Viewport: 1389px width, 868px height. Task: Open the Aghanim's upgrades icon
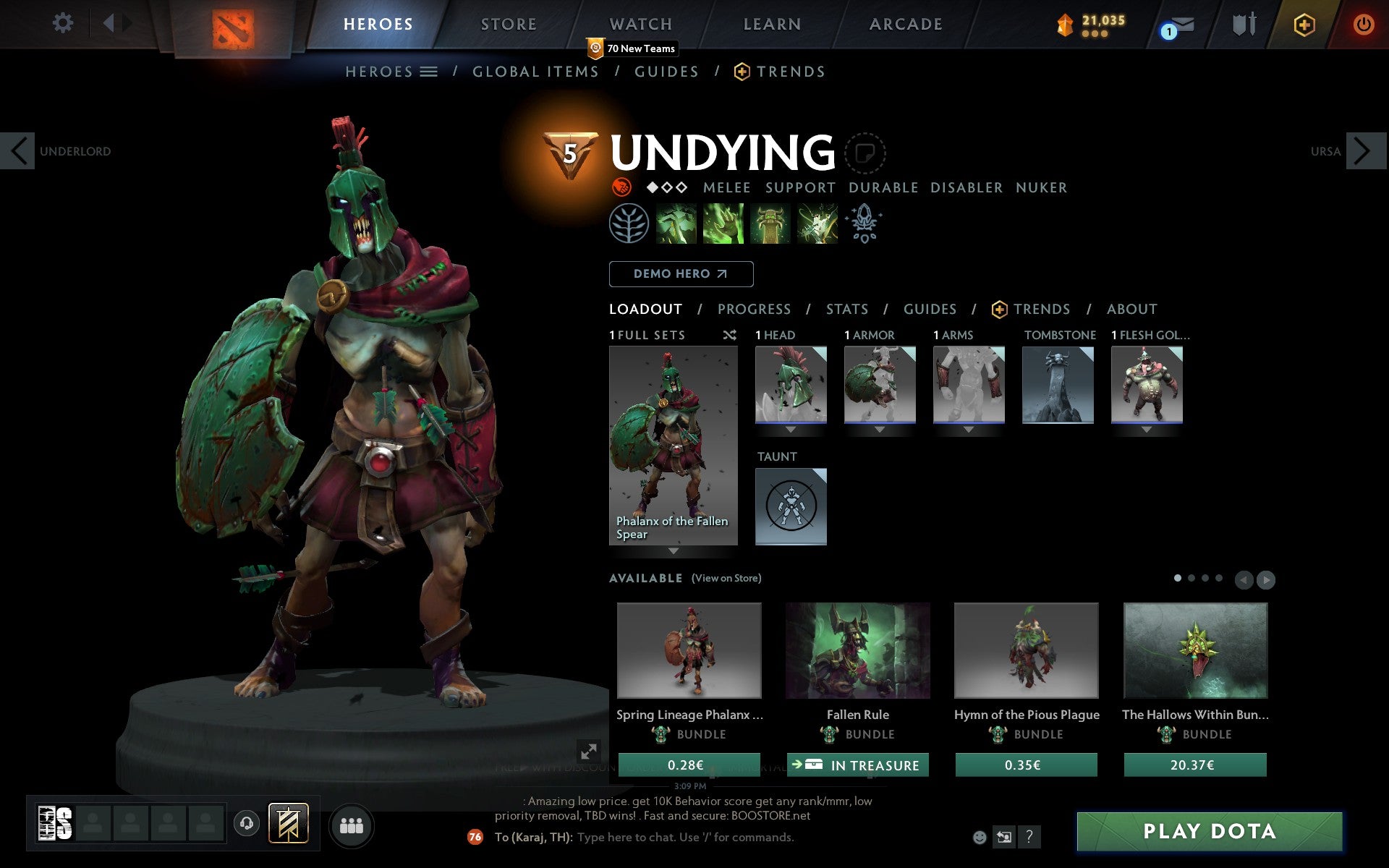tap(865, 223)
